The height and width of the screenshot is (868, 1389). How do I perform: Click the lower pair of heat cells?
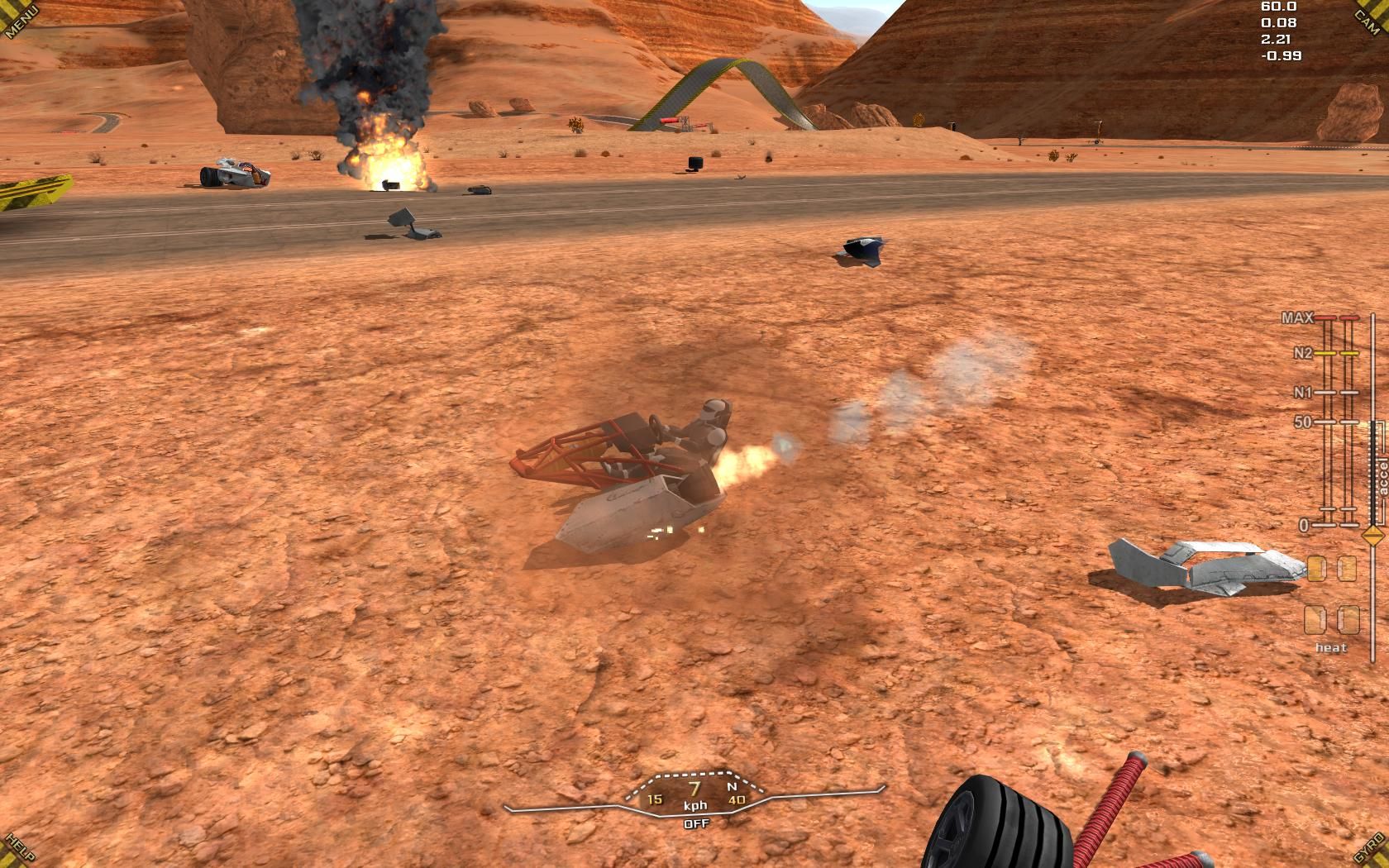coord(1331,618)
